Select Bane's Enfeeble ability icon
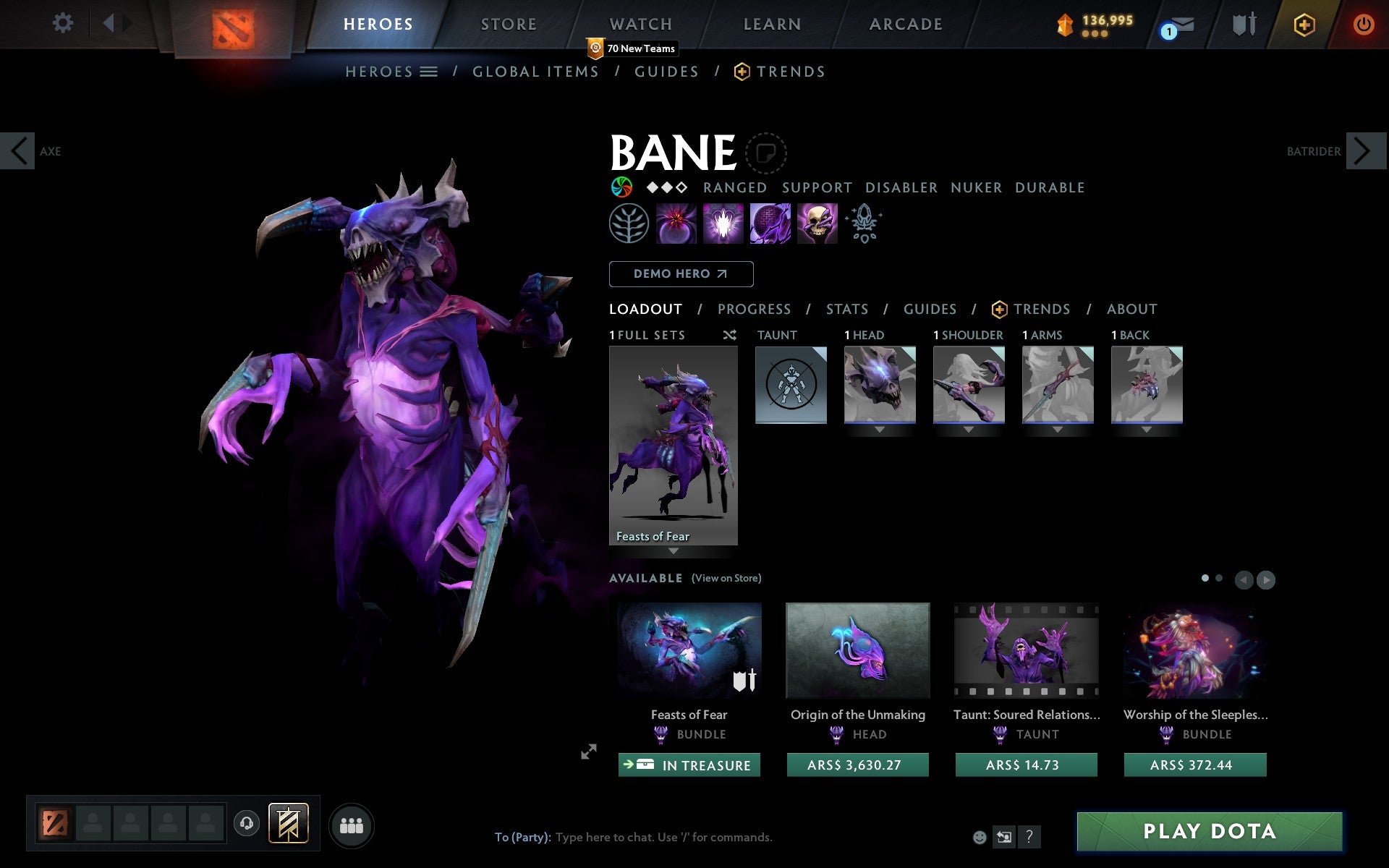 click(x=675, y=224)
